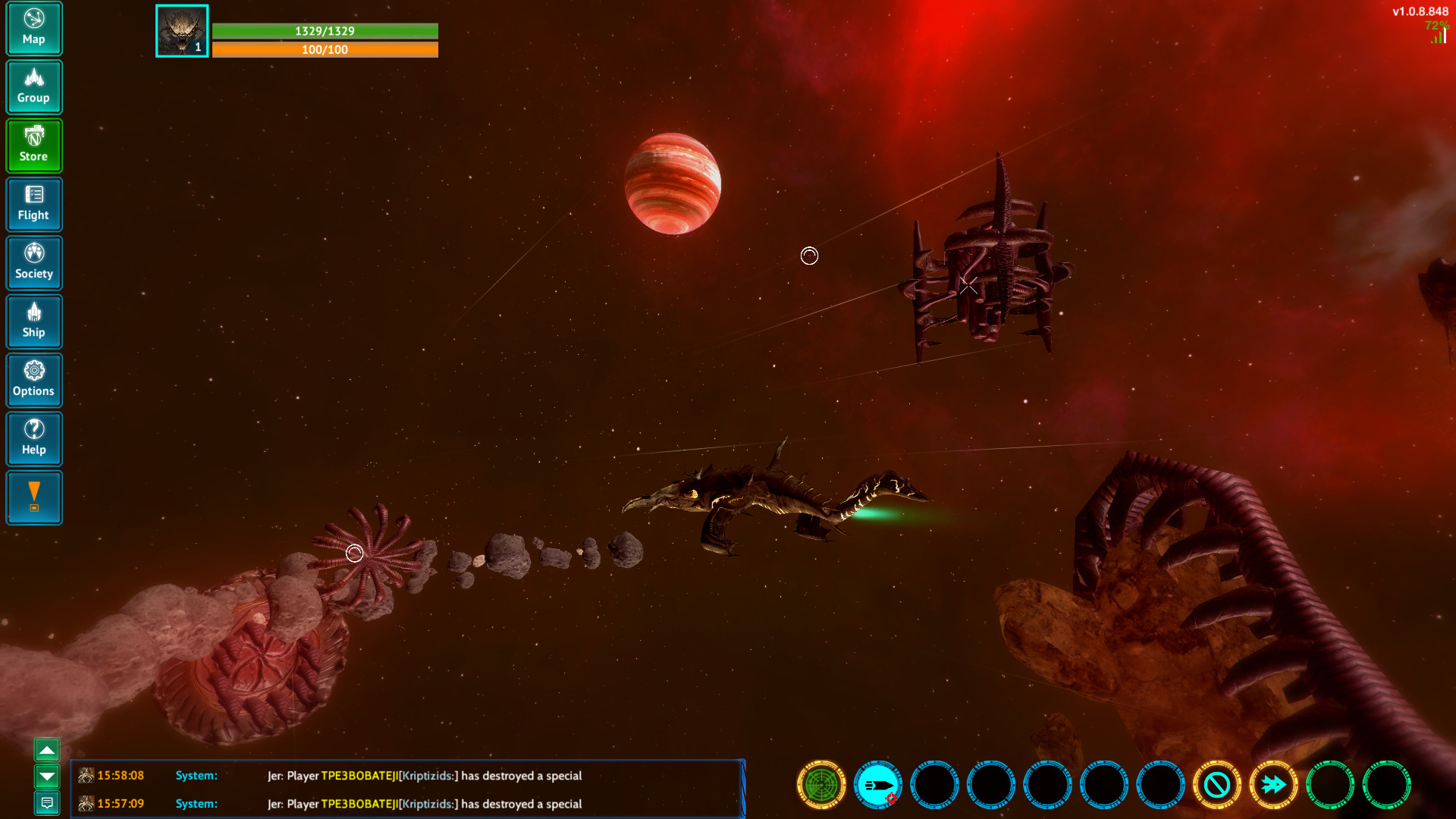The image size is (1456, 819).
Task: Open the Ship panel
Action: tap(33, 321)
